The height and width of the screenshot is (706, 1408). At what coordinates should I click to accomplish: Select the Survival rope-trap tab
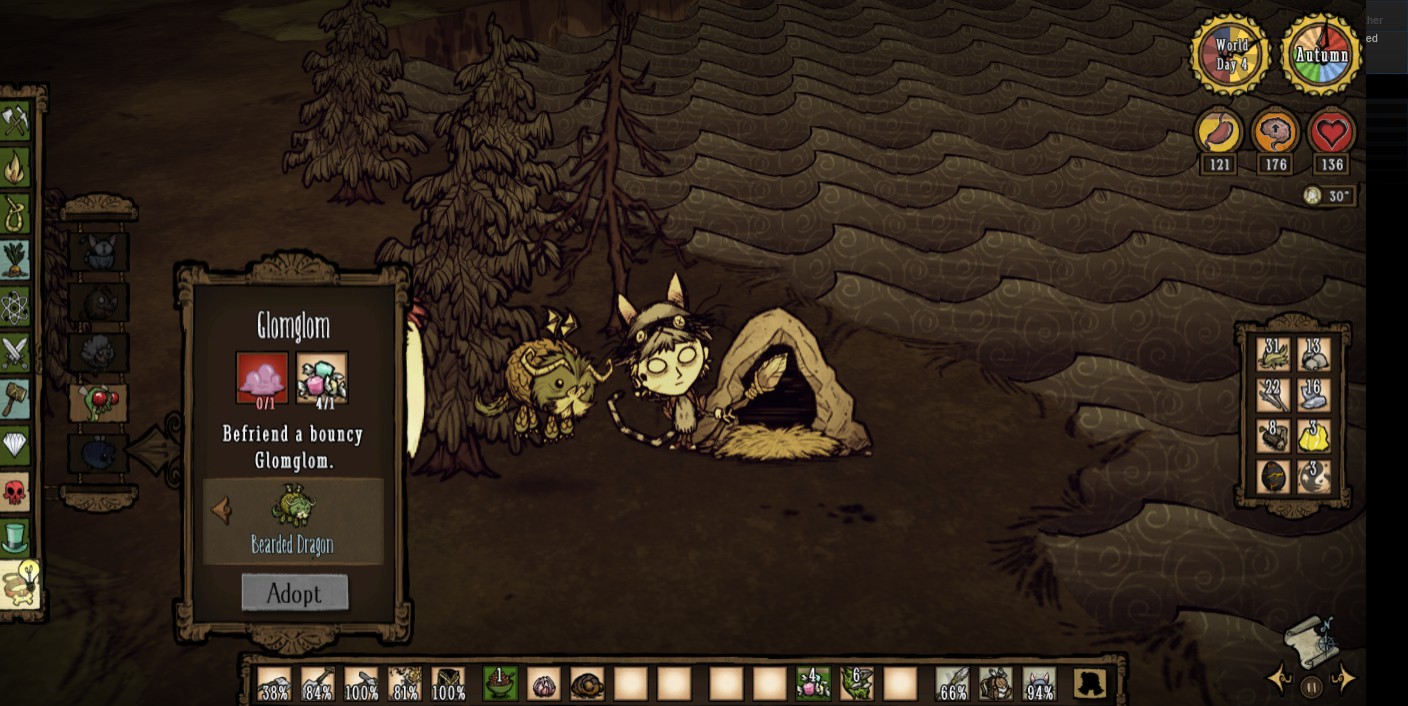pos(15,214)
